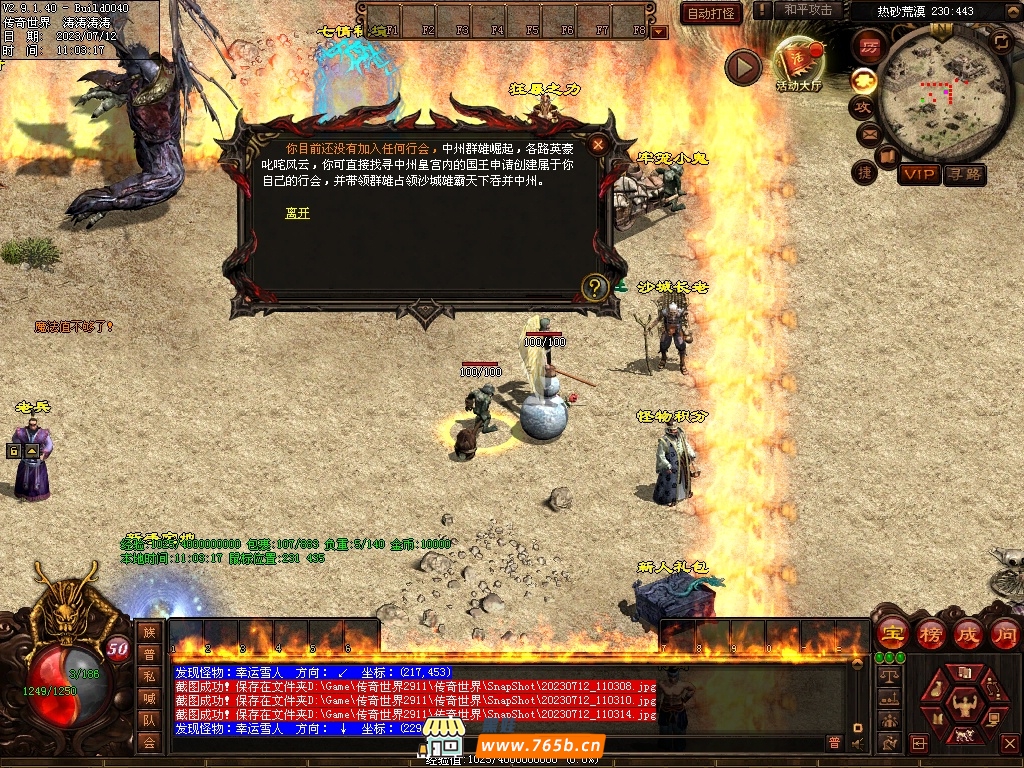Show the 榜 rankings button
Screen dimensions: 1024x768
click(930, 633)
